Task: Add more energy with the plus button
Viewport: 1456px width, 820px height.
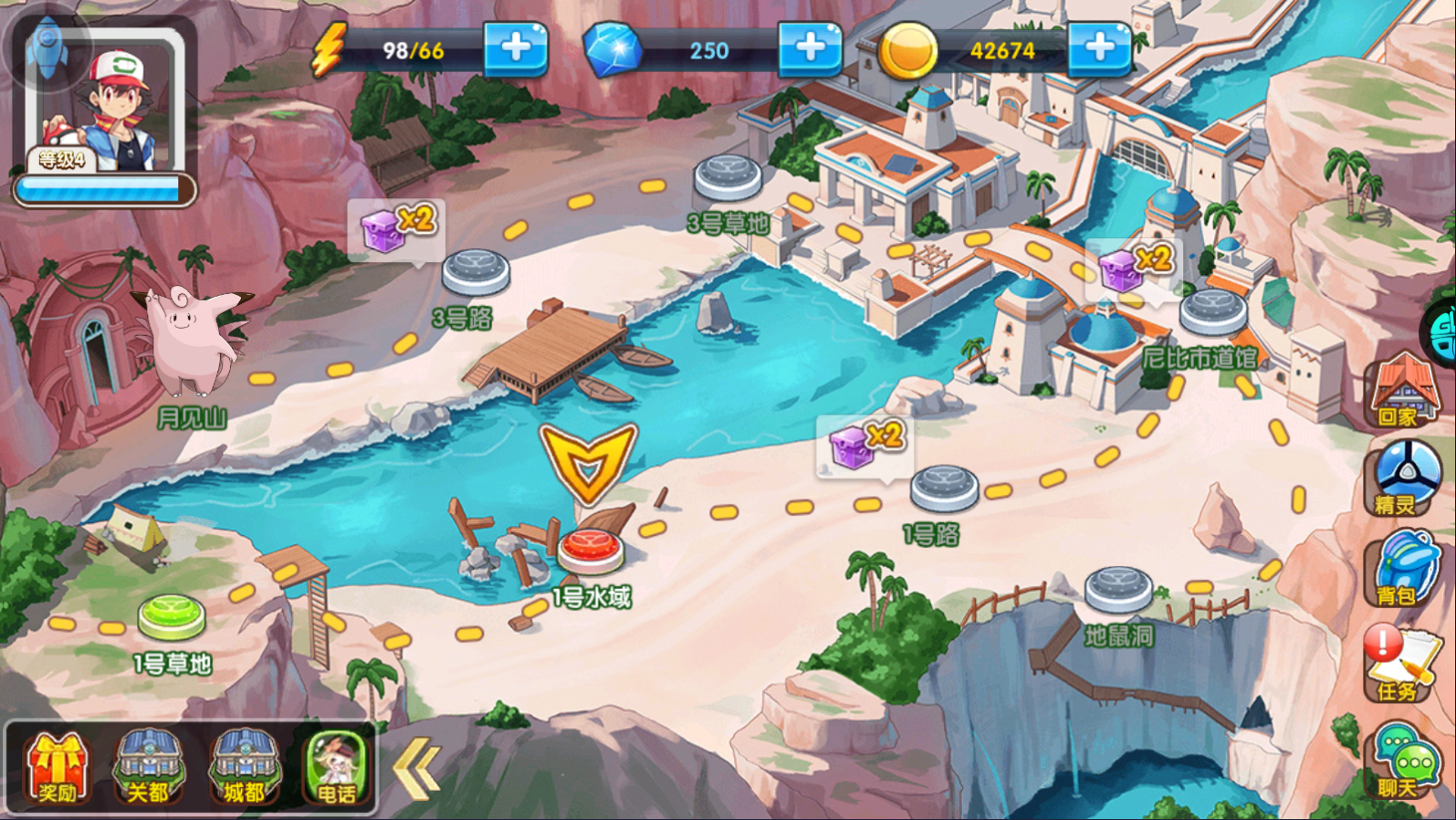Action: point(516,48)
